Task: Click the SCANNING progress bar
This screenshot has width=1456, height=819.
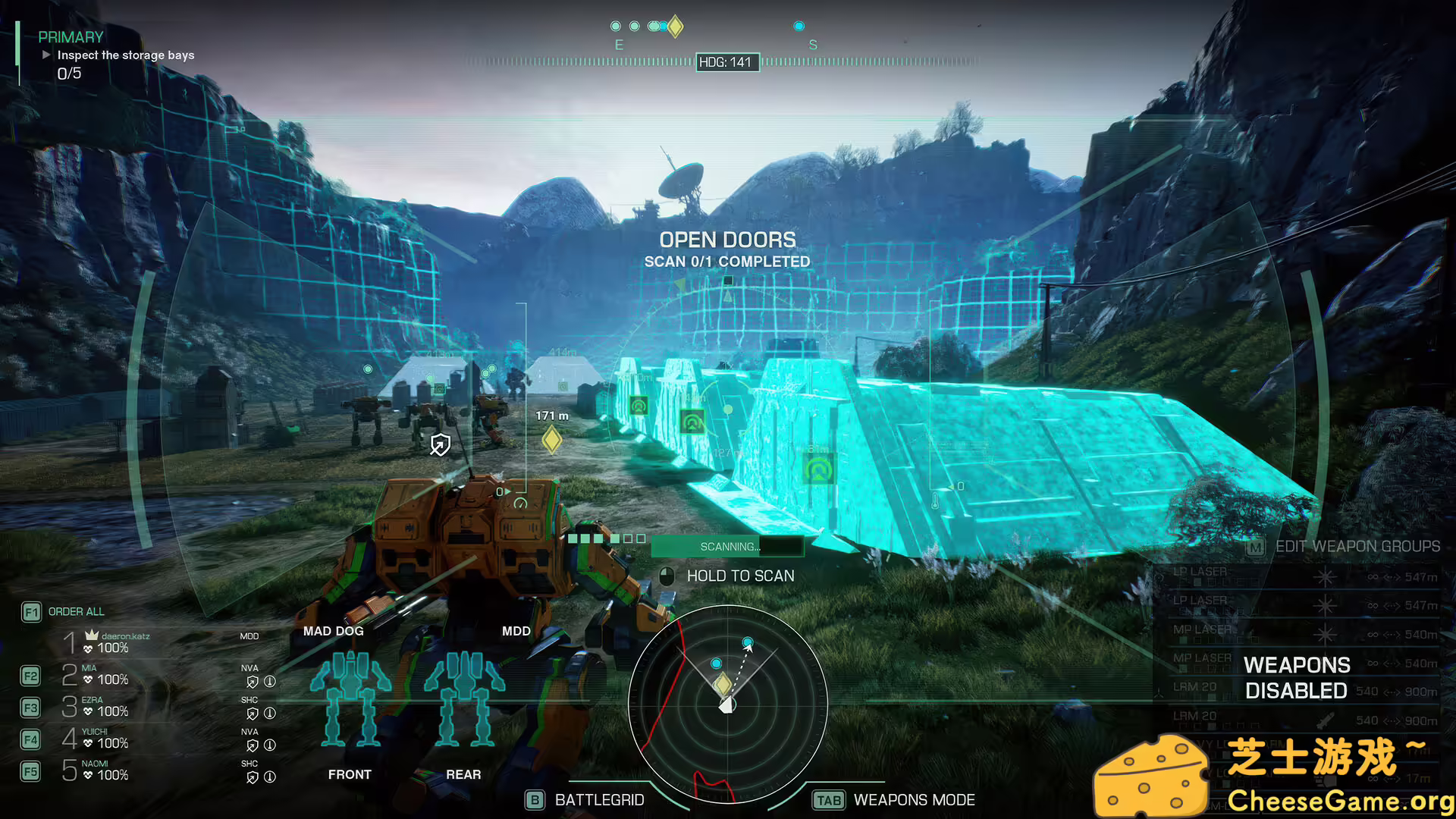Action: pos(728,546)
